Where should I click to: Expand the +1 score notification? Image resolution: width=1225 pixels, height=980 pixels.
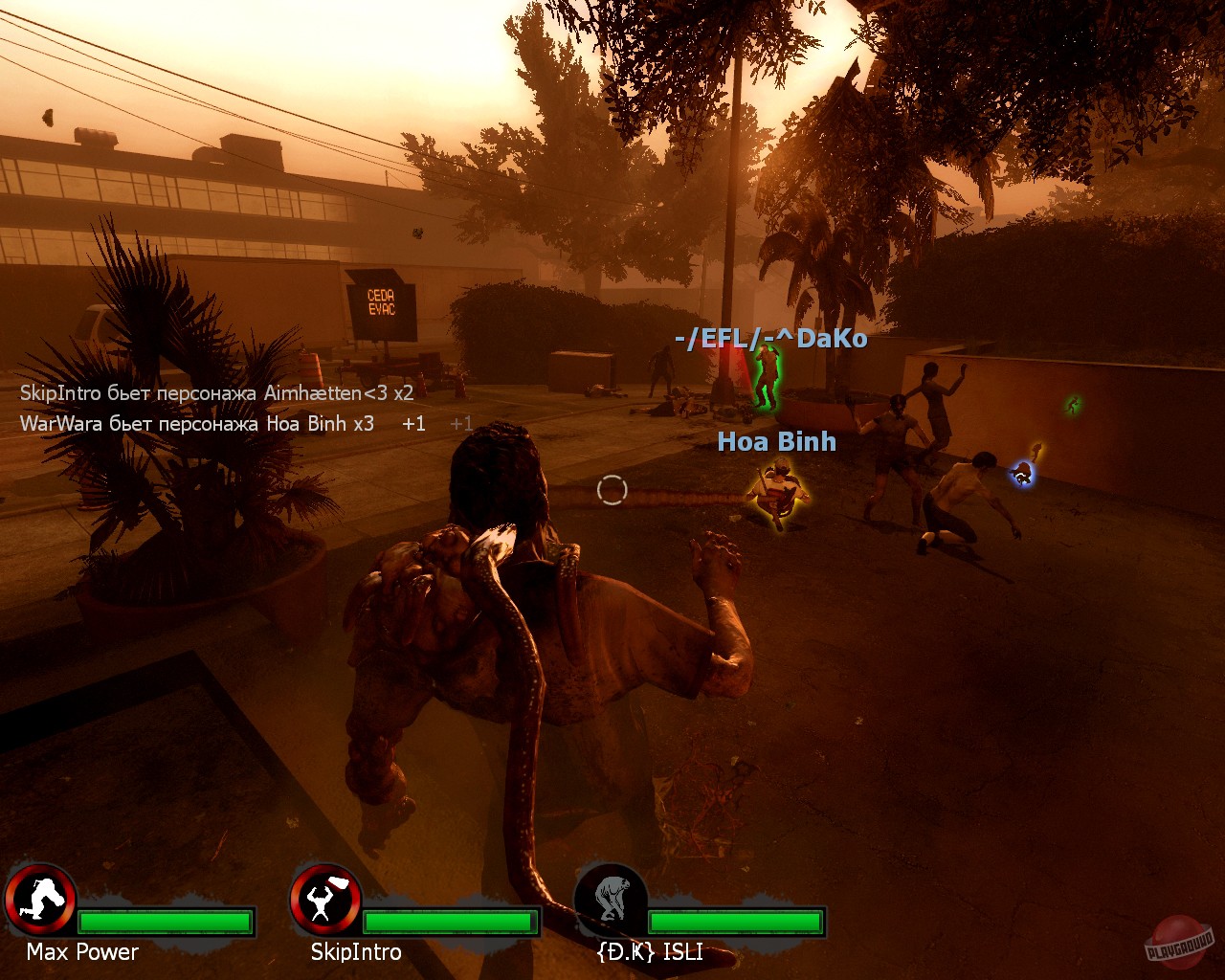click(413, 423)
